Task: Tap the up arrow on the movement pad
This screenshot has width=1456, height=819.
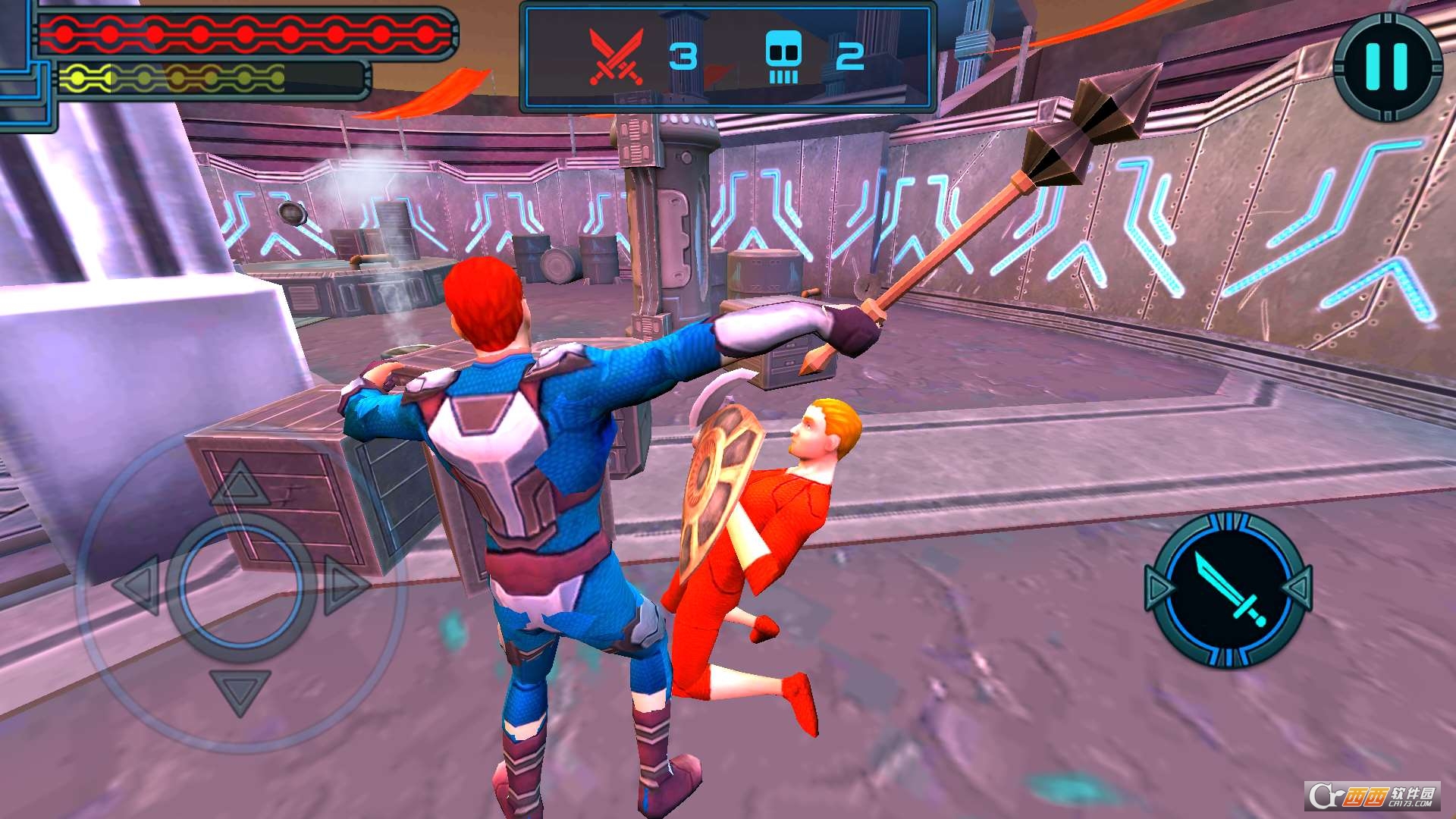Action: 240,485
